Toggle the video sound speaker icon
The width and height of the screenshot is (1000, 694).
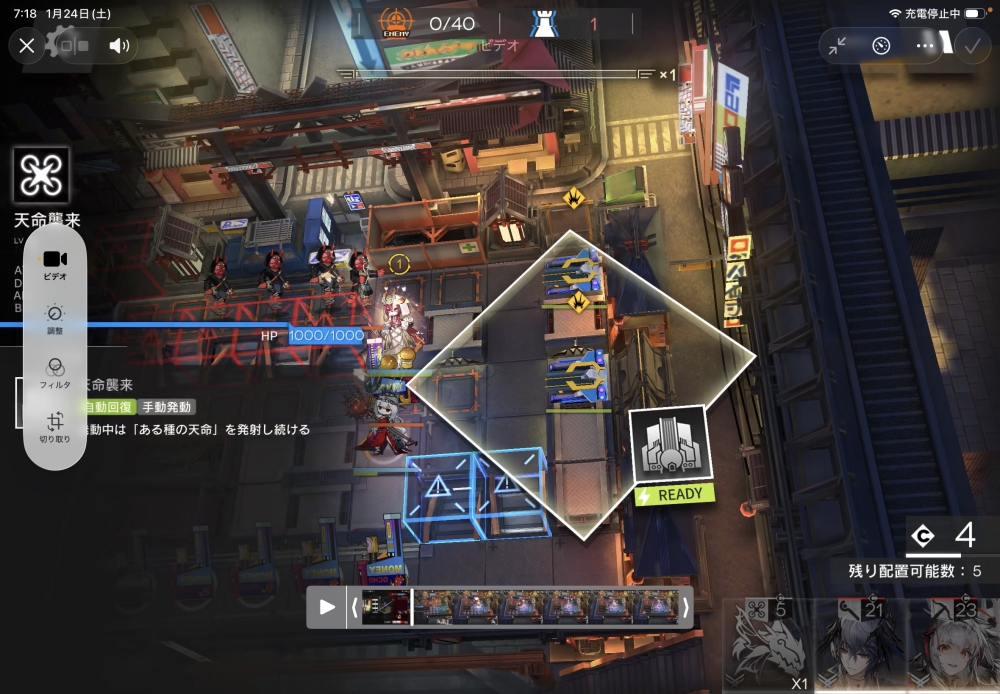120,45
